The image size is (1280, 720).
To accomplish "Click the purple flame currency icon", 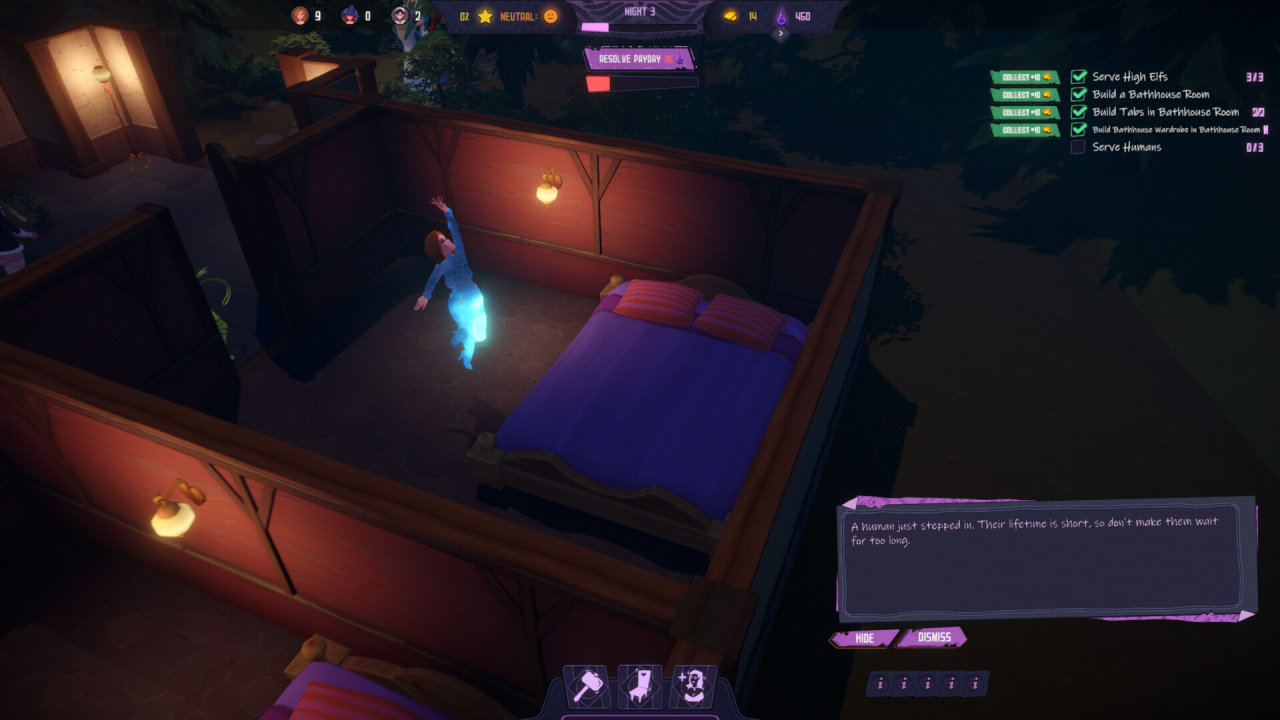I will point(780,16).
